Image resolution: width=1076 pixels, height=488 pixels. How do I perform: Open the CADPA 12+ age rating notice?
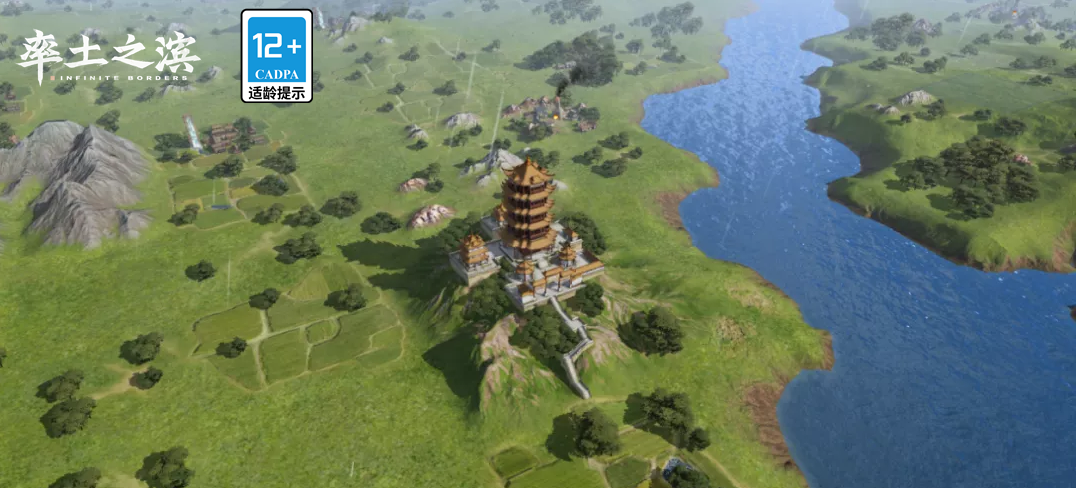click(276, 56)
